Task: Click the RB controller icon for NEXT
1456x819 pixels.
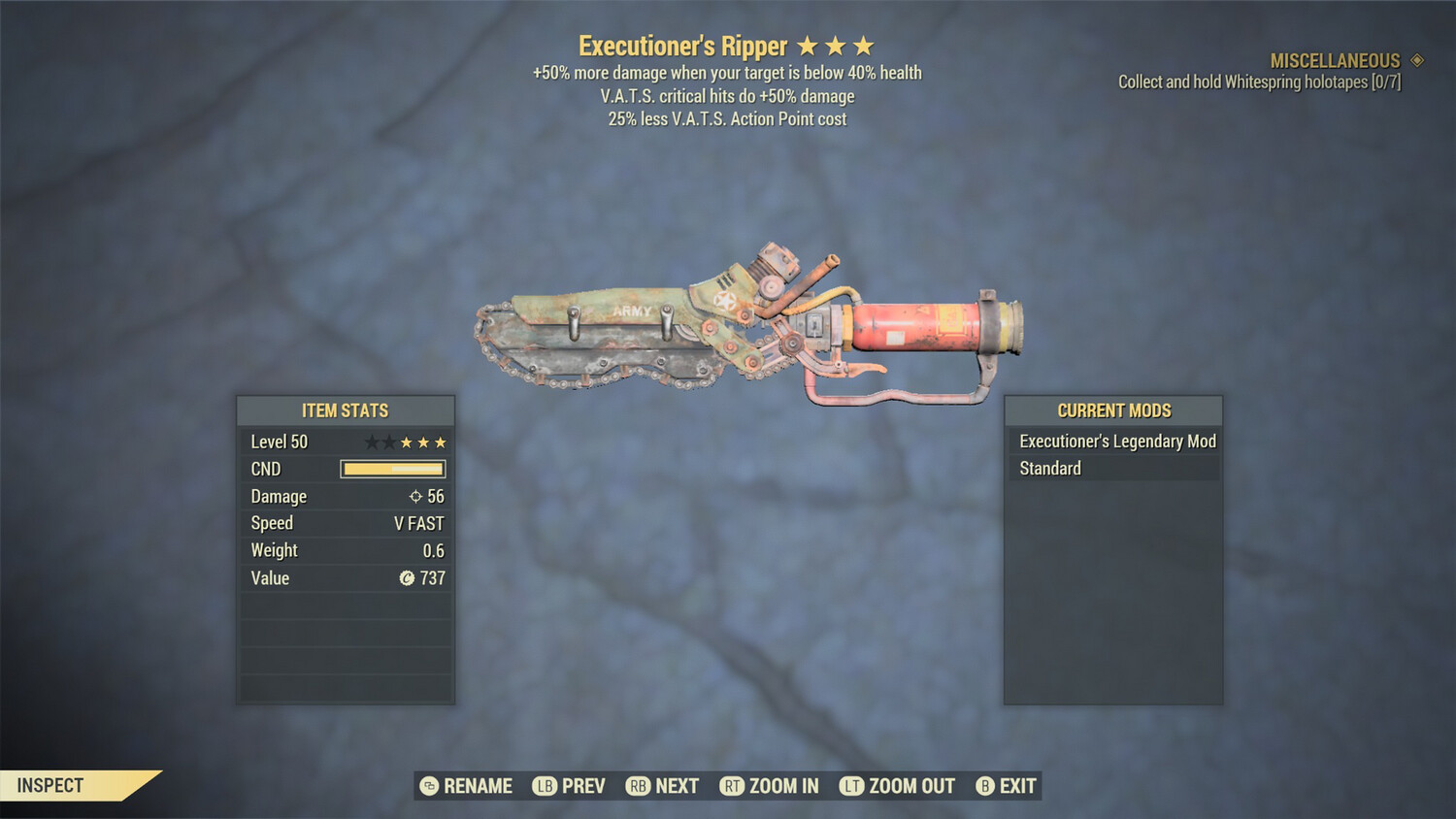Action: click(x=638, y=786)
